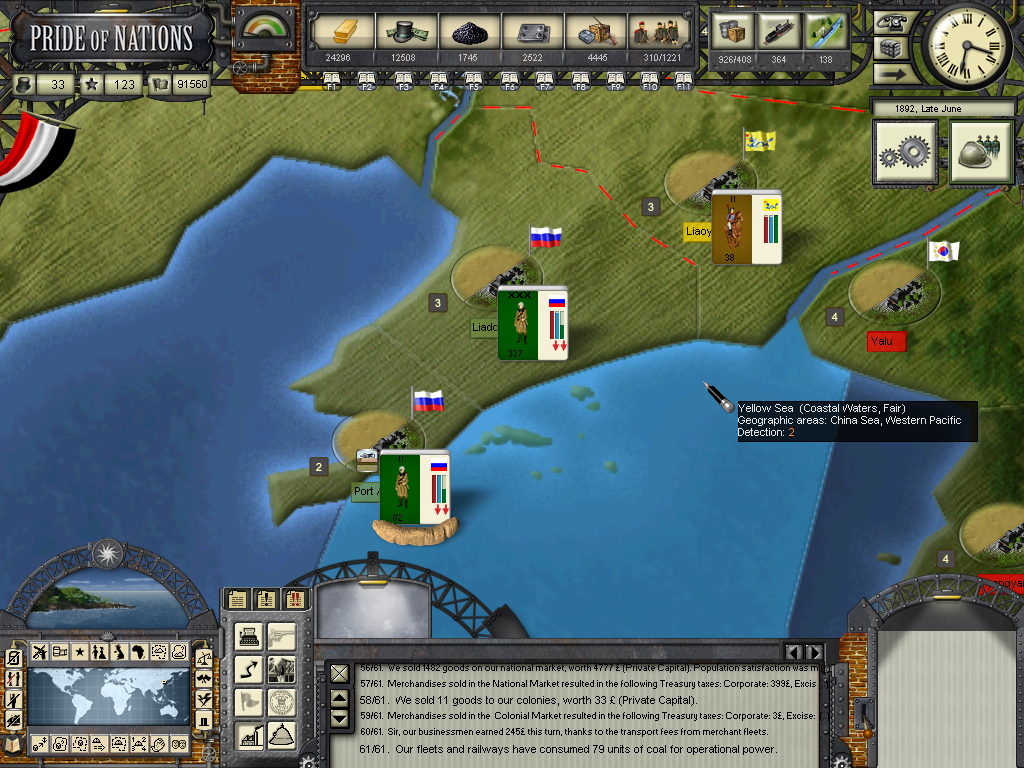Click the top hat icon beside the minimap
Screen dimensions: 1024x768
point(204,720)
